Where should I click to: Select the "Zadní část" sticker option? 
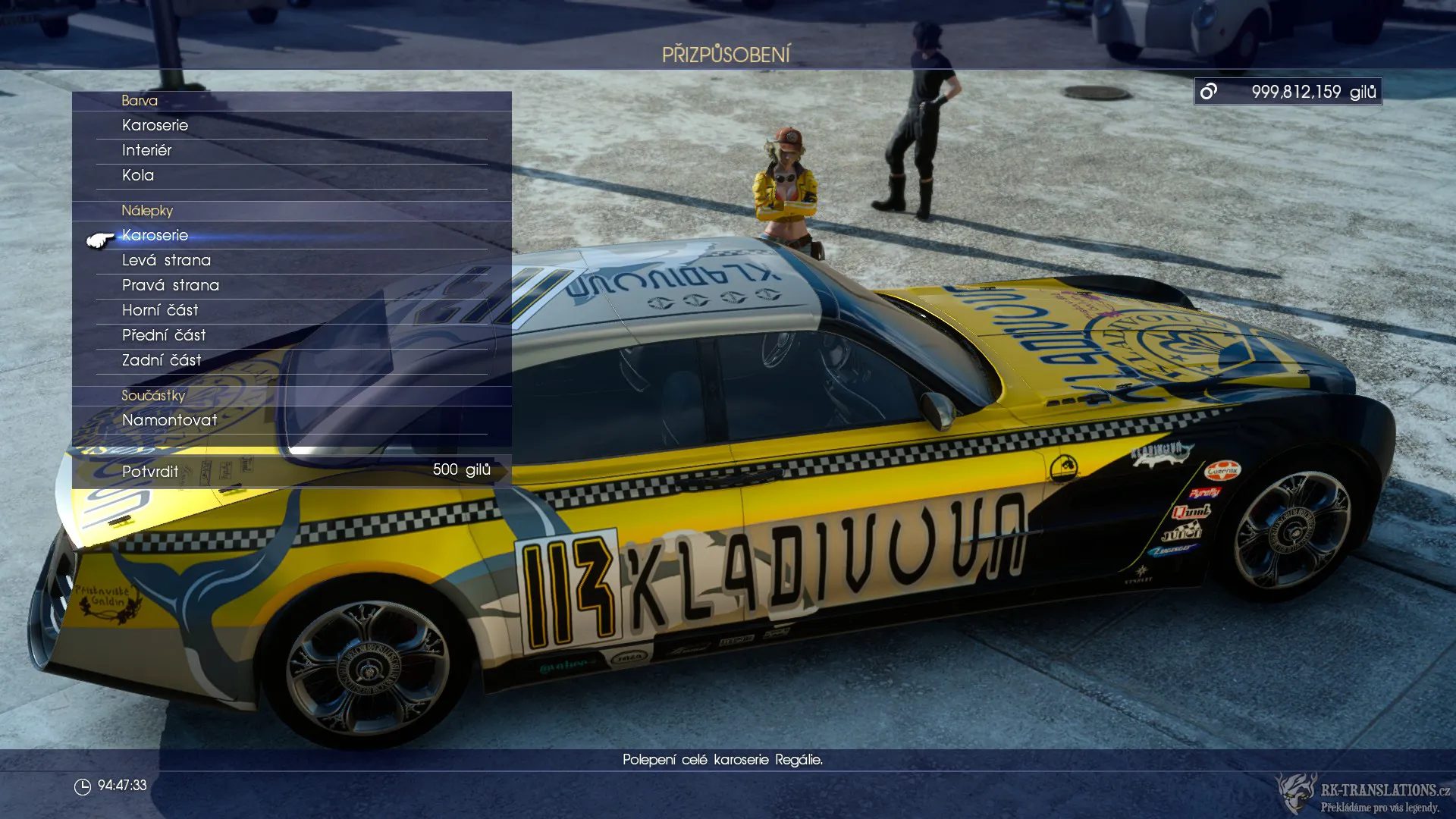pos(162,360)
